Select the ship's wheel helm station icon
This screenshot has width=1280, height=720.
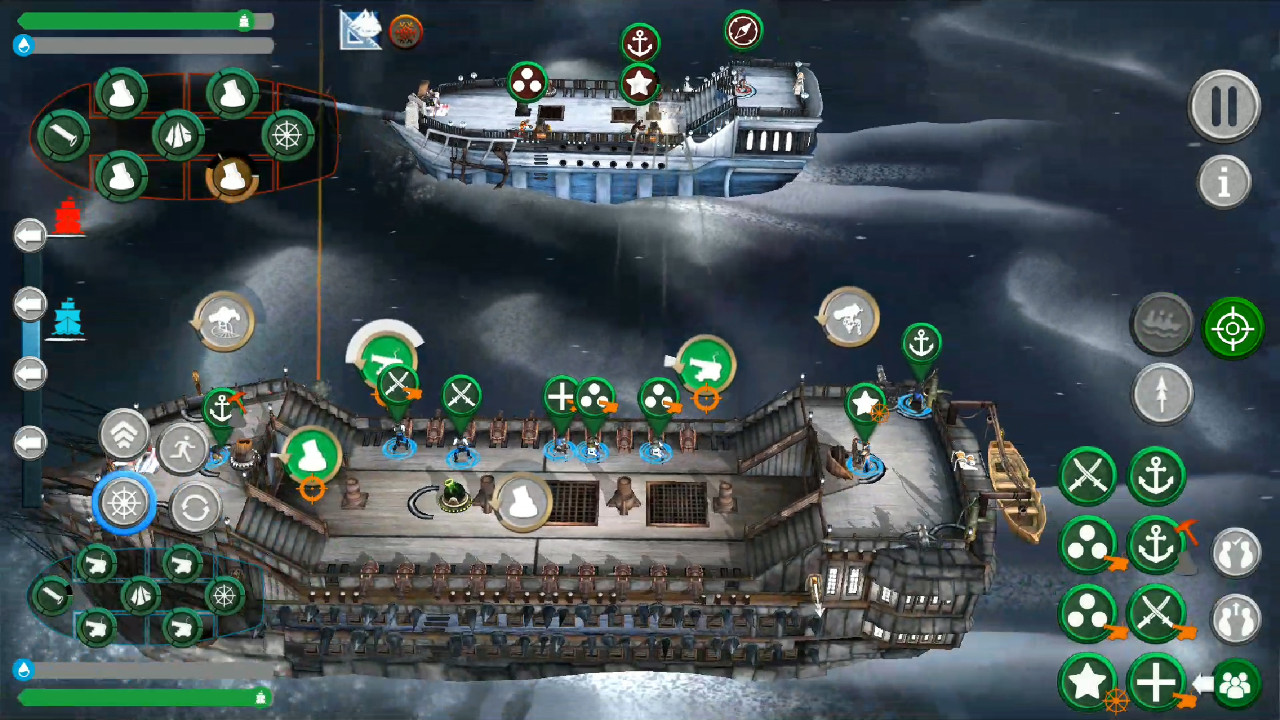pos(123,503)
